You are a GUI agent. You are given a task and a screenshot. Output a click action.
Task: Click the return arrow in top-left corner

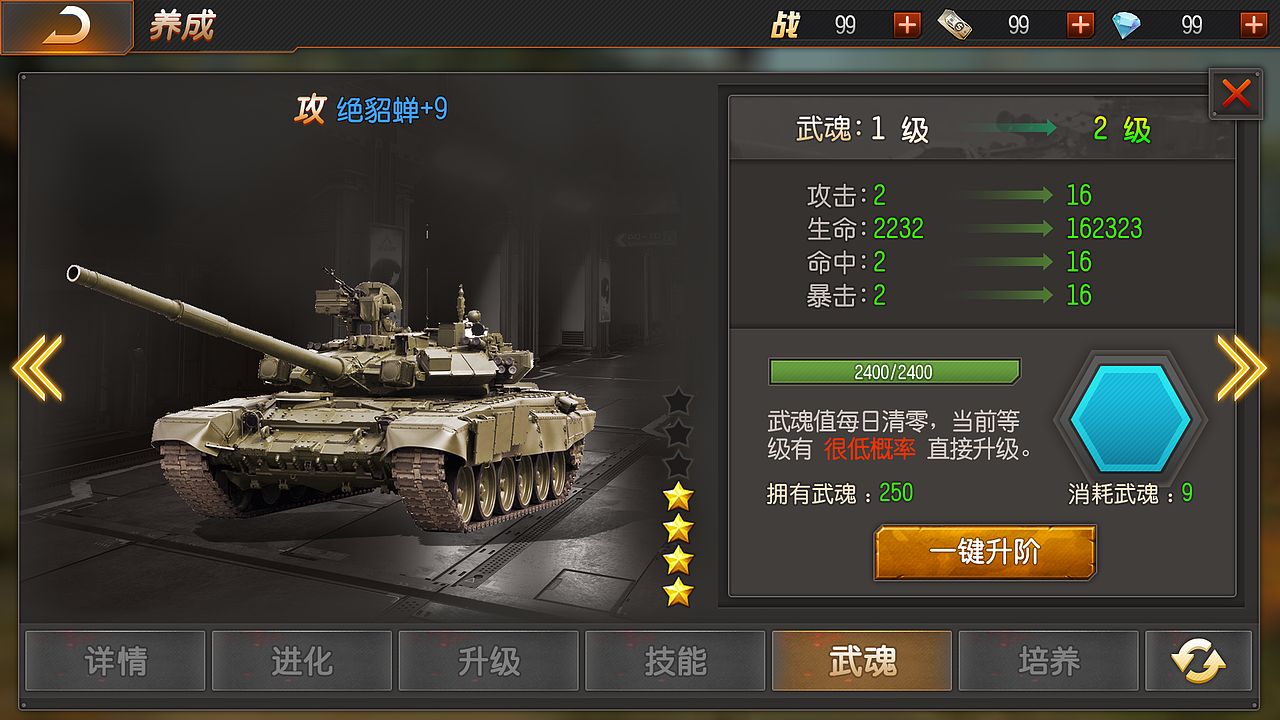coord(64,25)
